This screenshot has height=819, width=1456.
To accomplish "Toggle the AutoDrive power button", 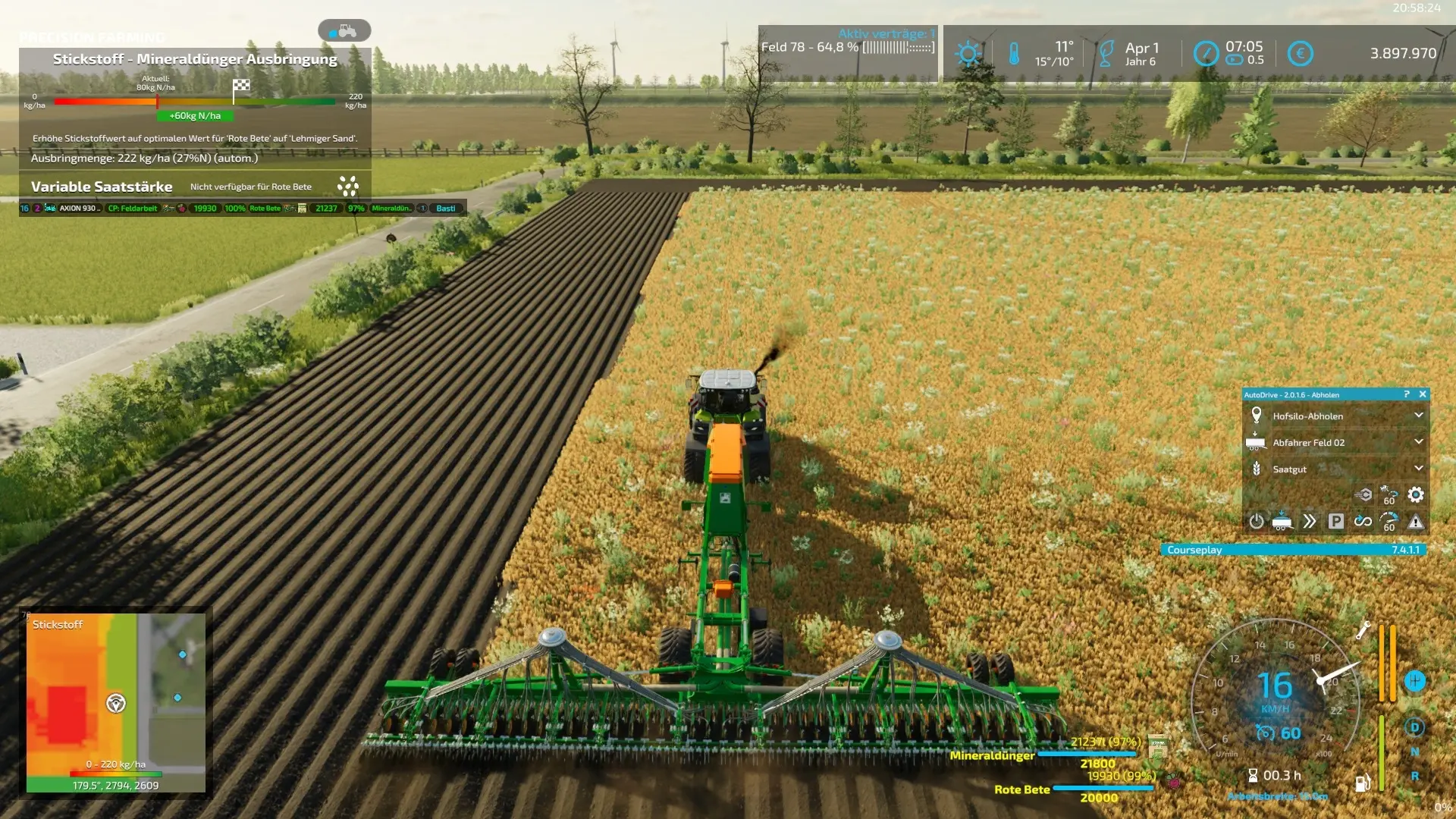I will tap(1257, 522).
